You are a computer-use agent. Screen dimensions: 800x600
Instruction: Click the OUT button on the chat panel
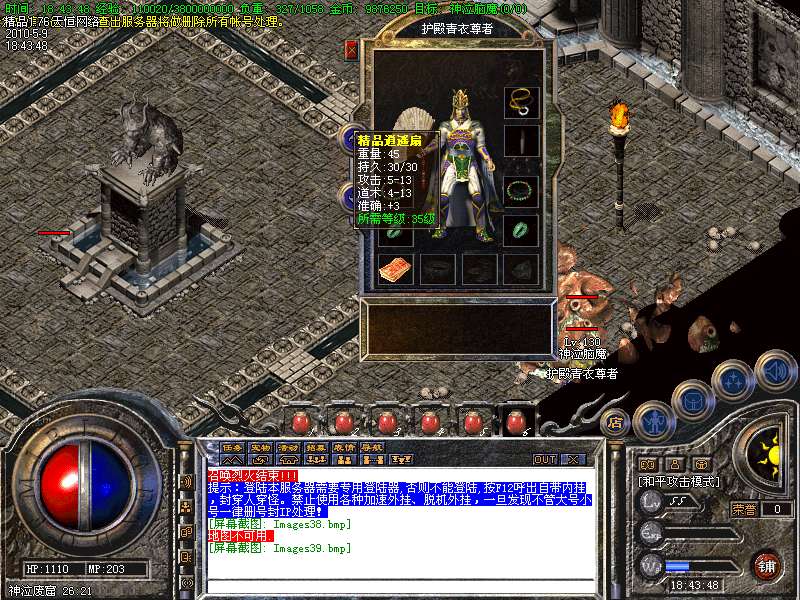click(545, 459)
